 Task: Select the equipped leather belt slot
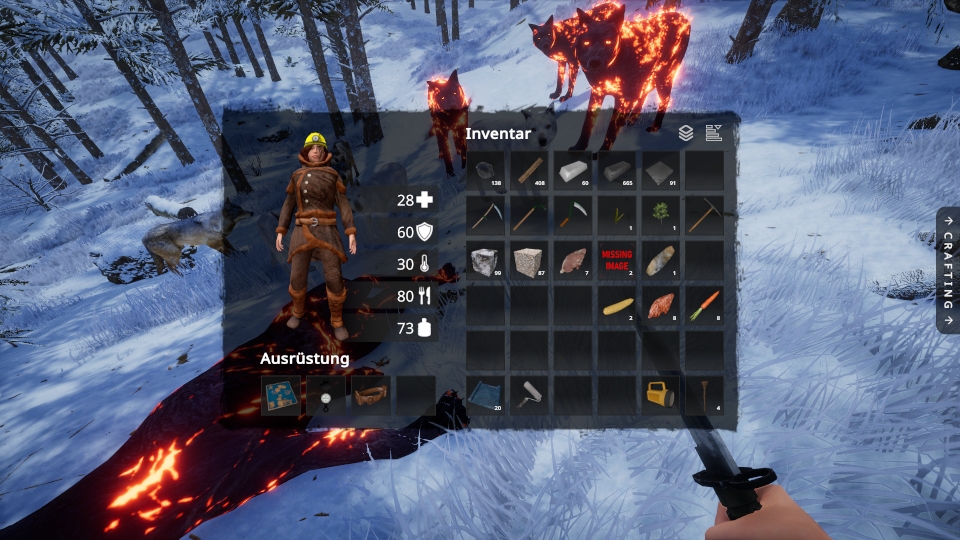point(371,395)
